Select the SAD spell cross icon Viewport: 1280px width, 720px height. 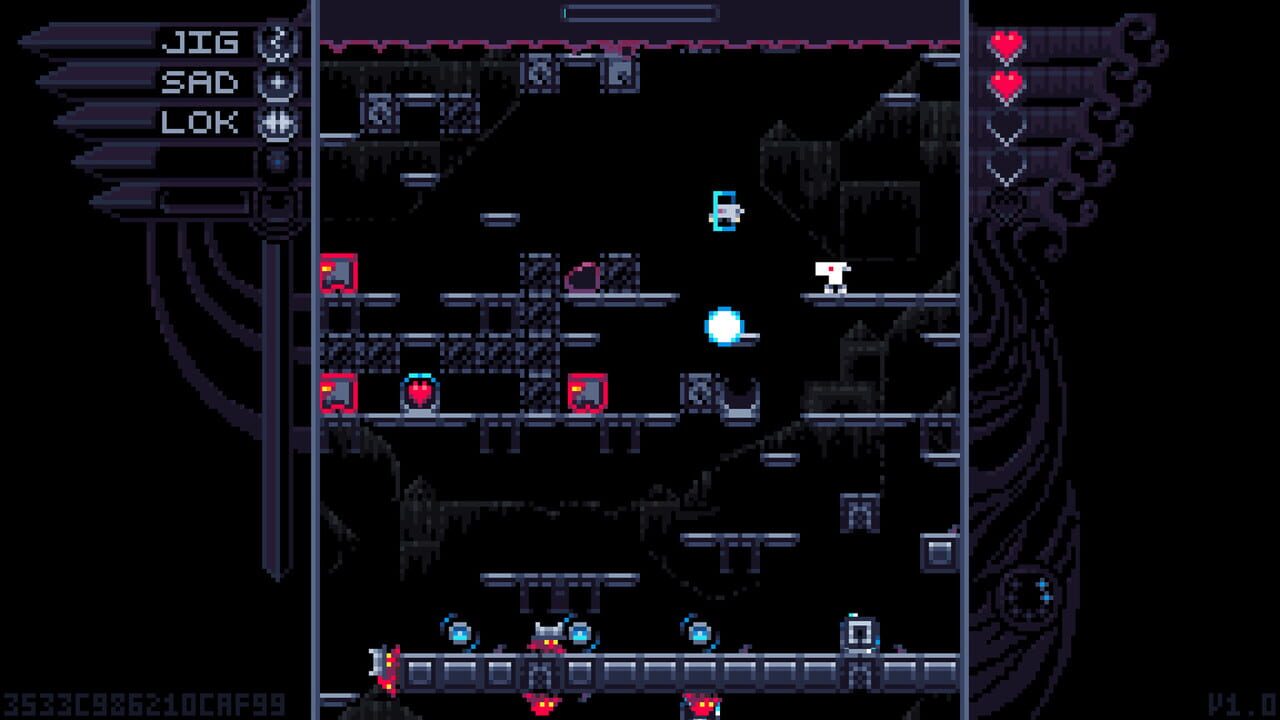[275, 83]
